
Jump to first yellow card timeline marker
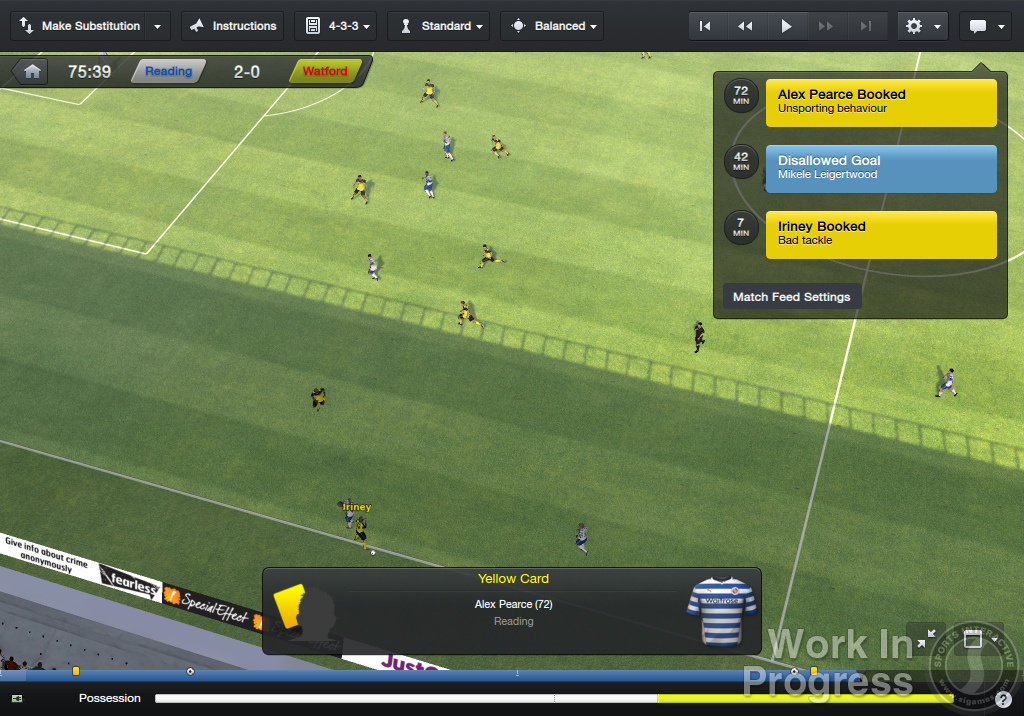pyautogui.click(x=76, y=671)
